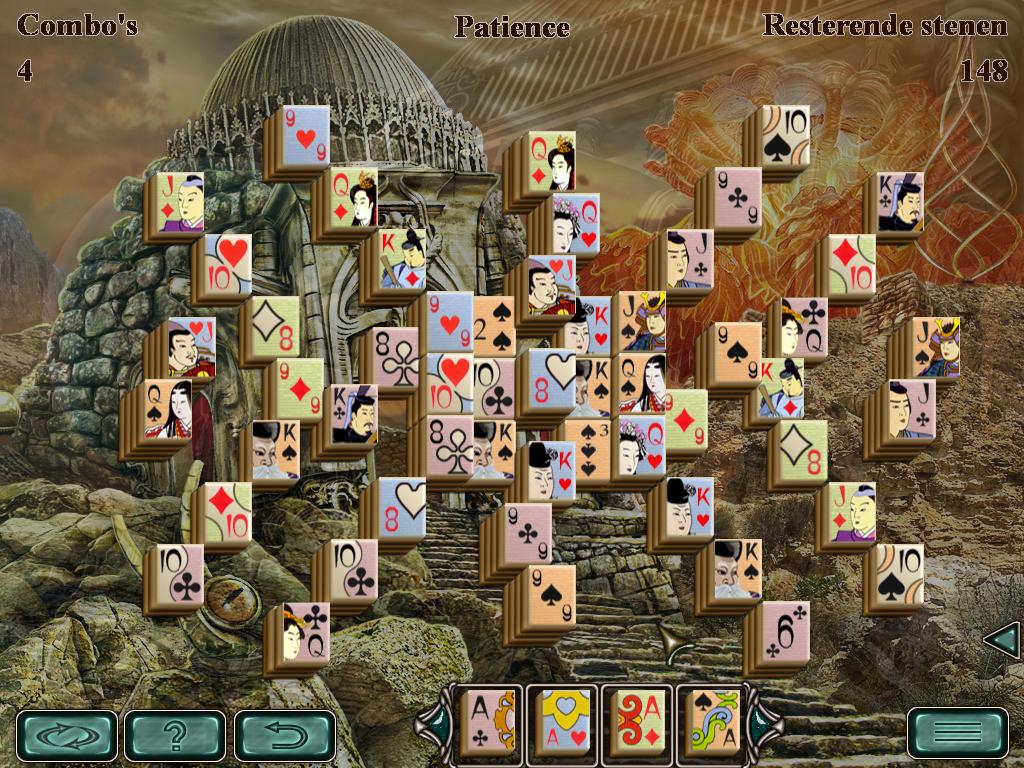Undo the last move with the return arrow button
This screenshot has height=768, width=1024.
(284, 735)
